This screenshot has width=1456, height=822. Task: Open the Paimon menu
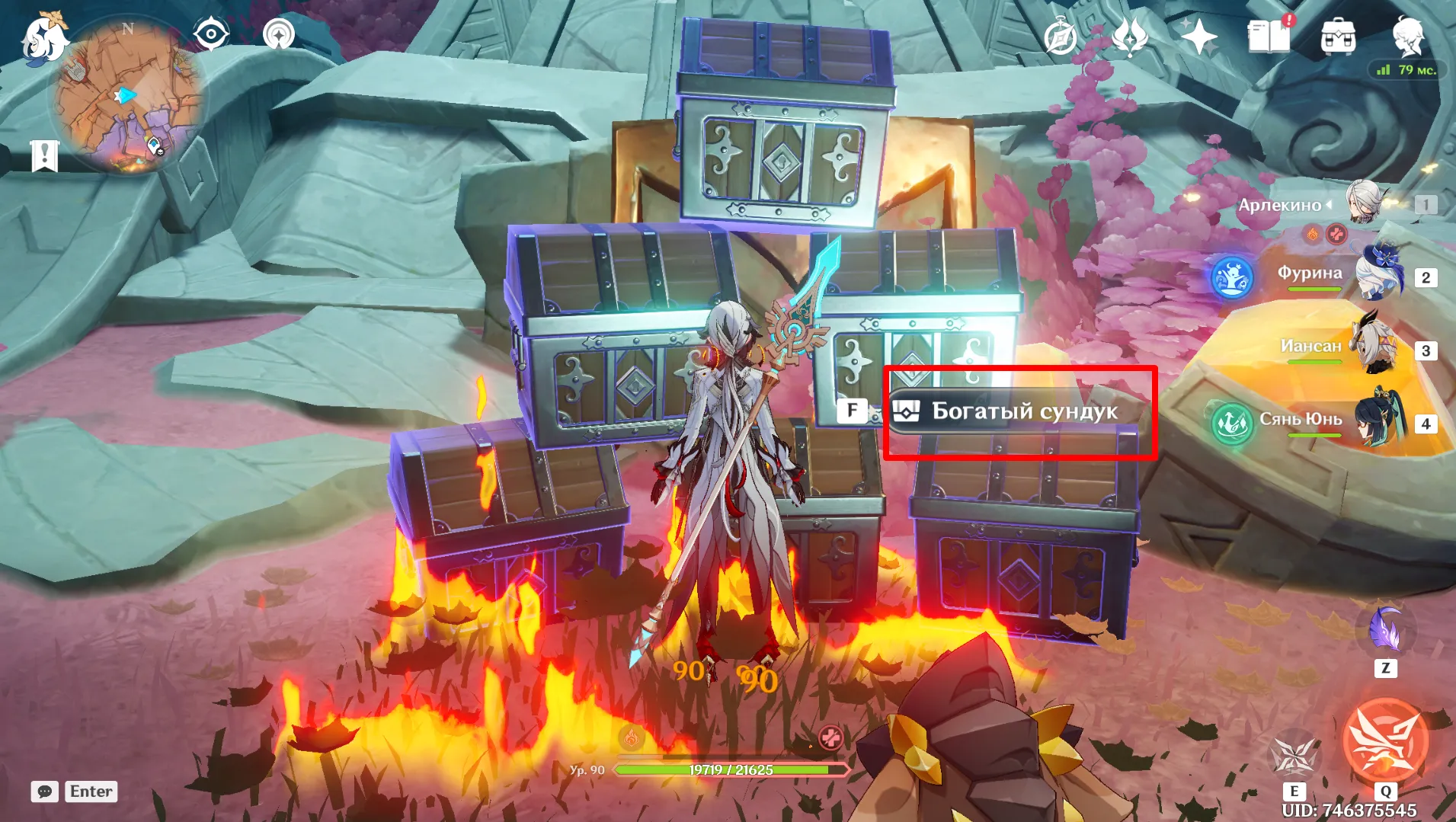click(x=43, y=39)
